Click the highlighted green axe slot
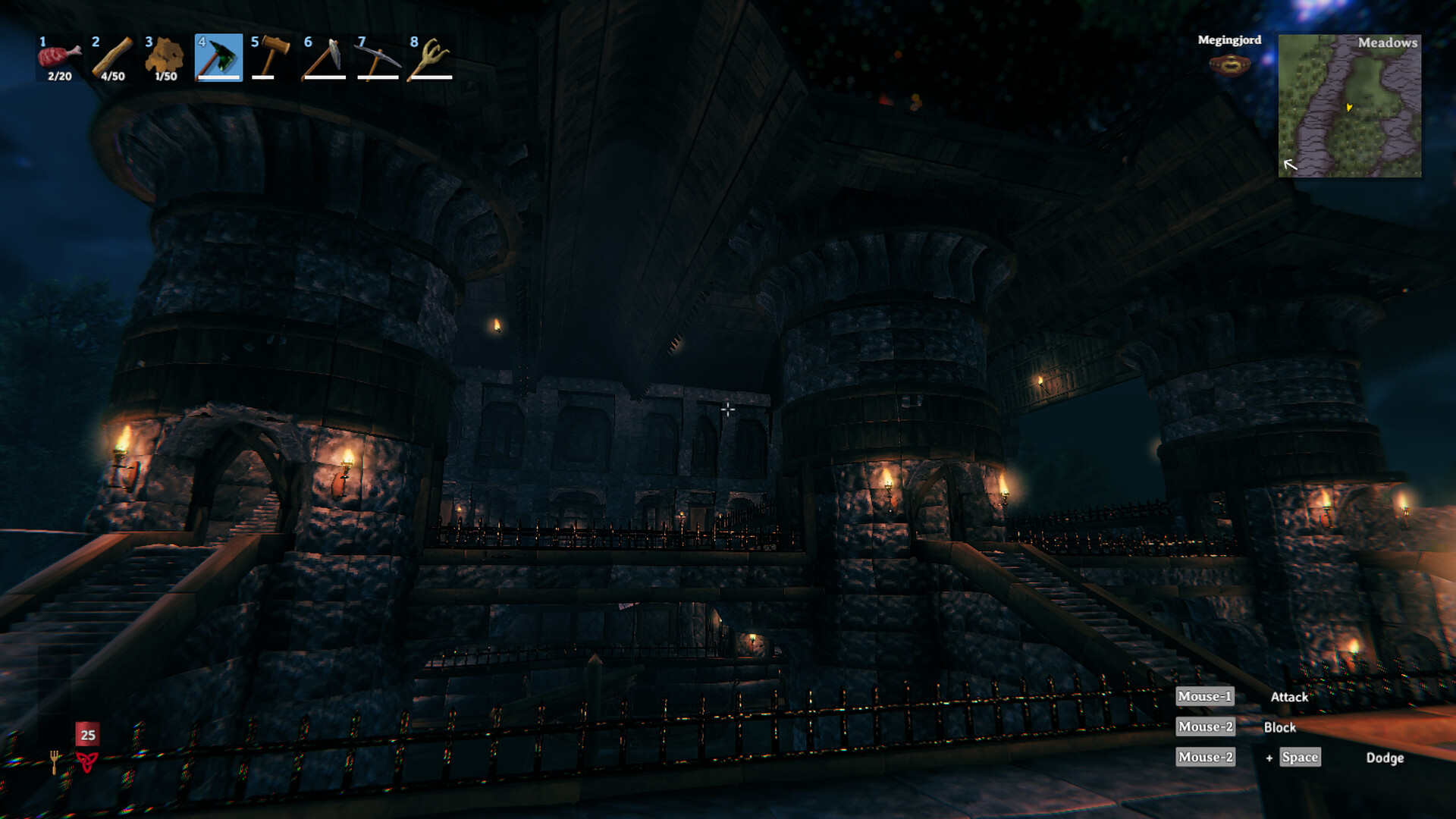This screenshot has height=819, width=1456. (218, 58)
